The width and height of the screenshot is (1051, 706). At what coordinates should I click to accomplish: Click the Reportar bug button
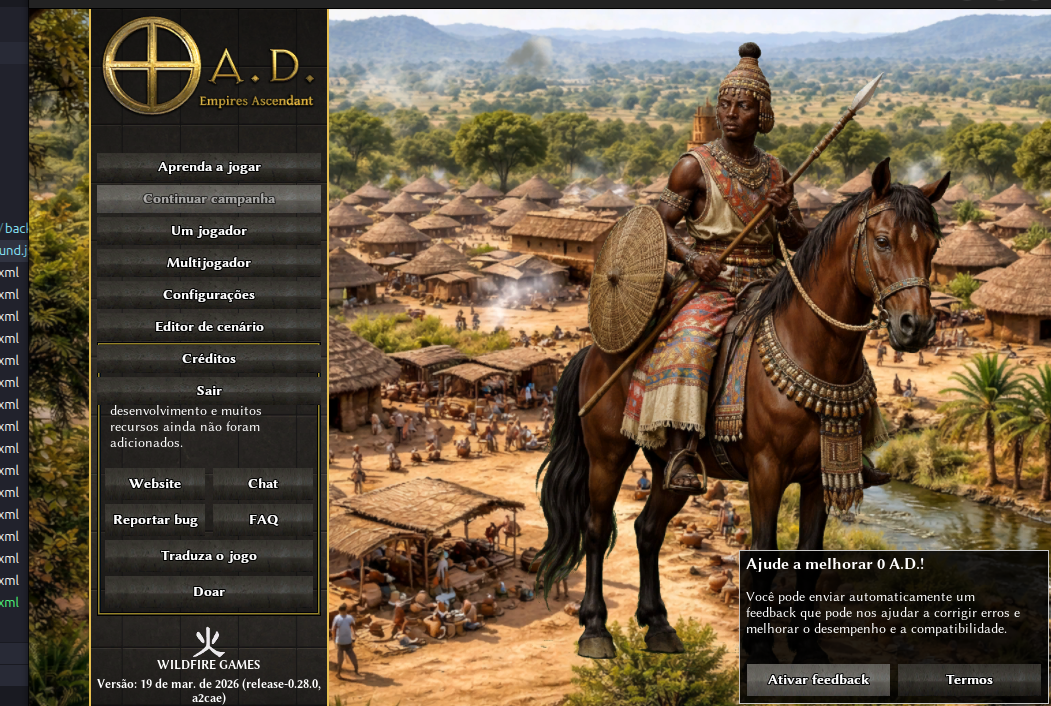(x=155, y=520)
